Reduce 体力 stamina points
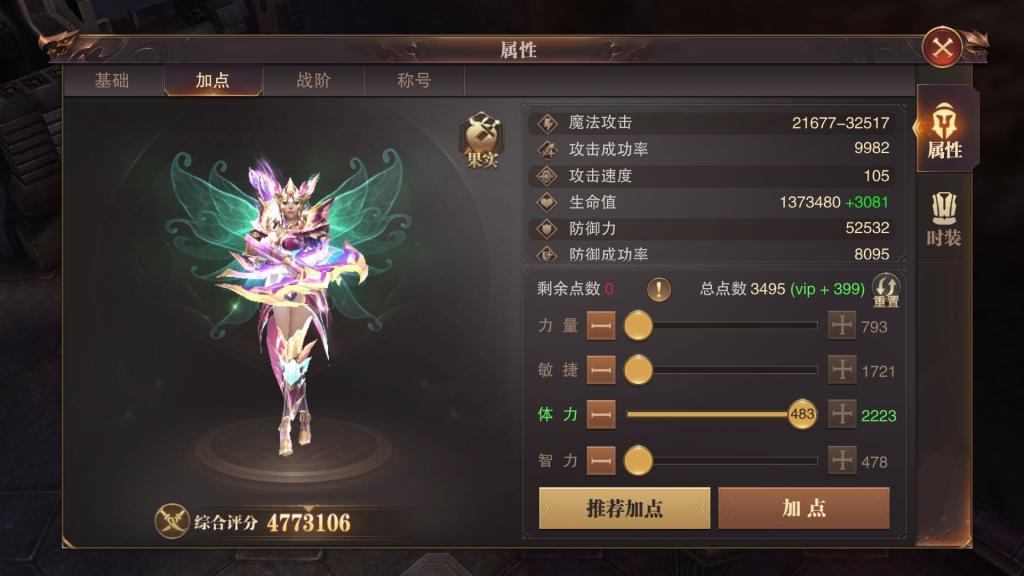This screenshot has height=576, width=1024. (601, 414)
